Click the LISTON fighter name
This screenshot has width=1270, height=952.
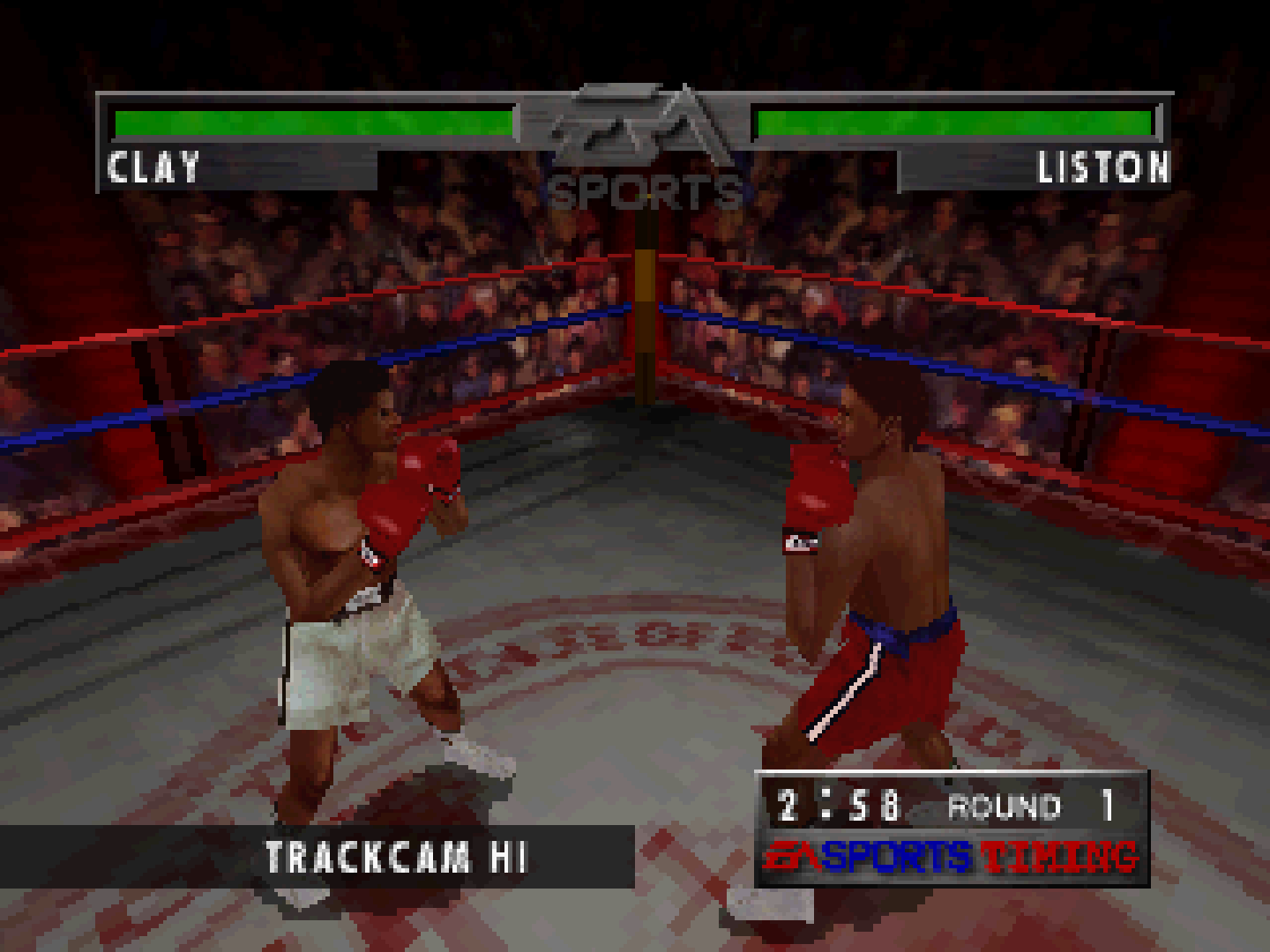(x=1103, y=167)
